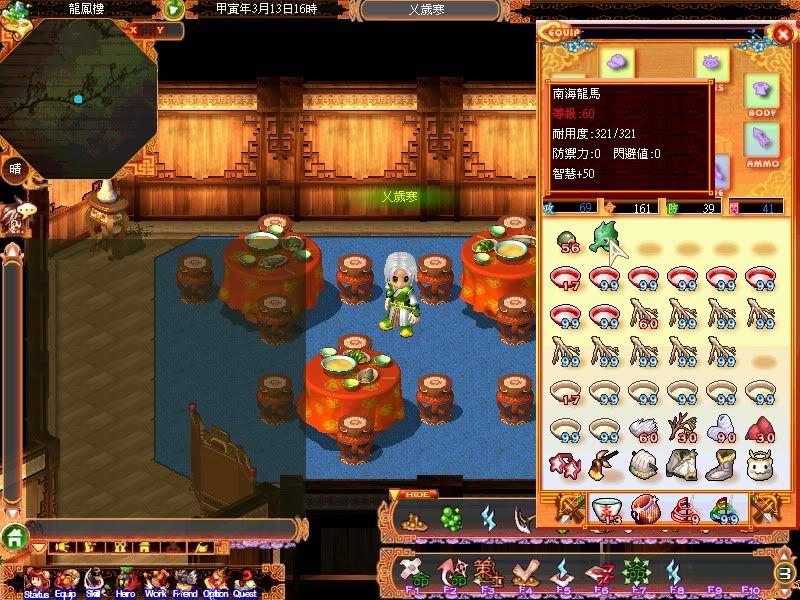This screenshot has width=800, height=600.
Task: Hide the upper skill bar
Action: pos(412,495)
